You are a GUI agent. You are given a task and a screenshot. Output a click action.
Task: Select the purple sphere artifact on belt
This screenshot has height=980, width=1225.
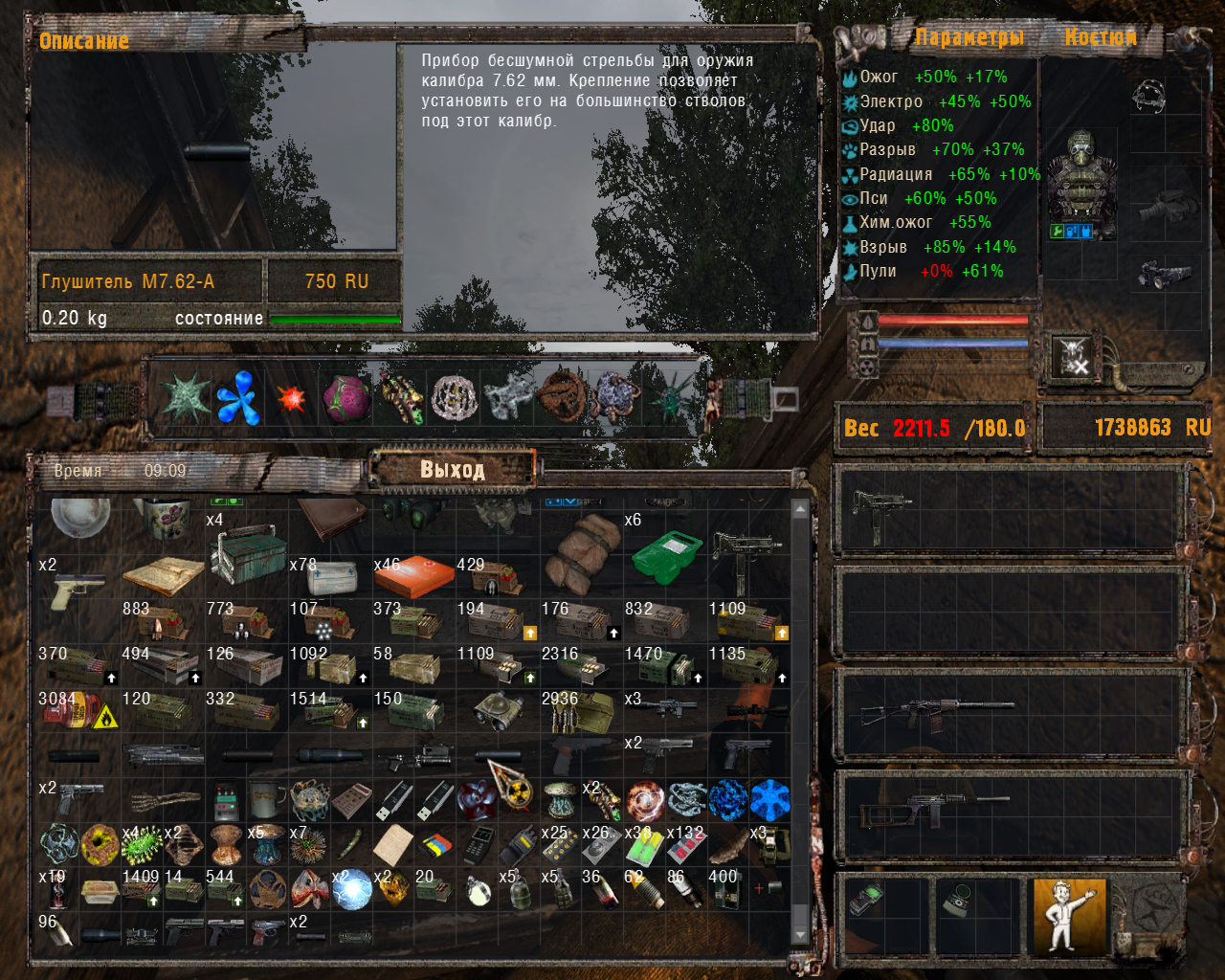pyautogui.click(x=346, y=398)
